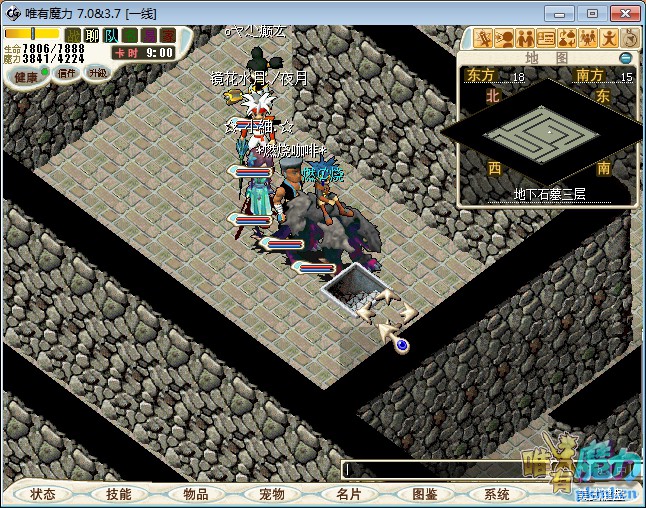Image resolution: width=646 pixels, height=508 pixels.
Task: Click the chat input field
Action: [x=430, y=468]
